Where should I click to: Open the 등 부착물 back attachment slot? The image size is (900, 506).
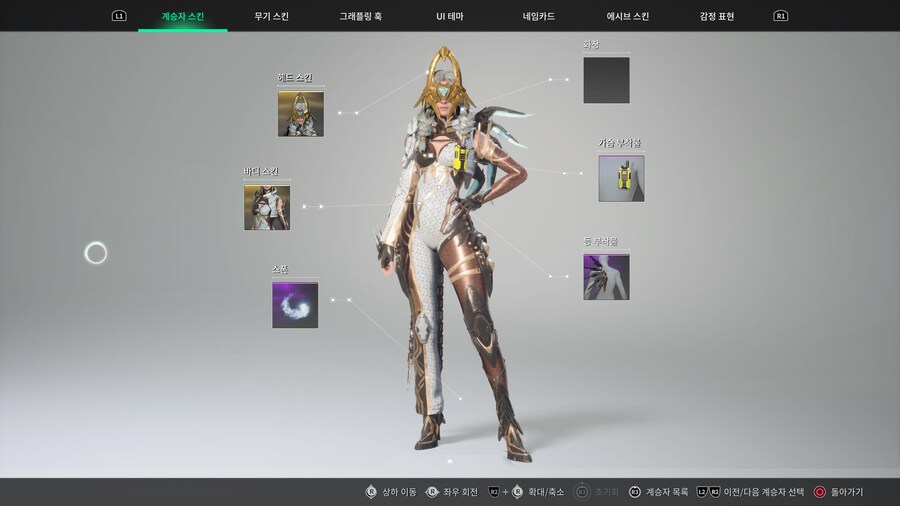tap(606, 277)
